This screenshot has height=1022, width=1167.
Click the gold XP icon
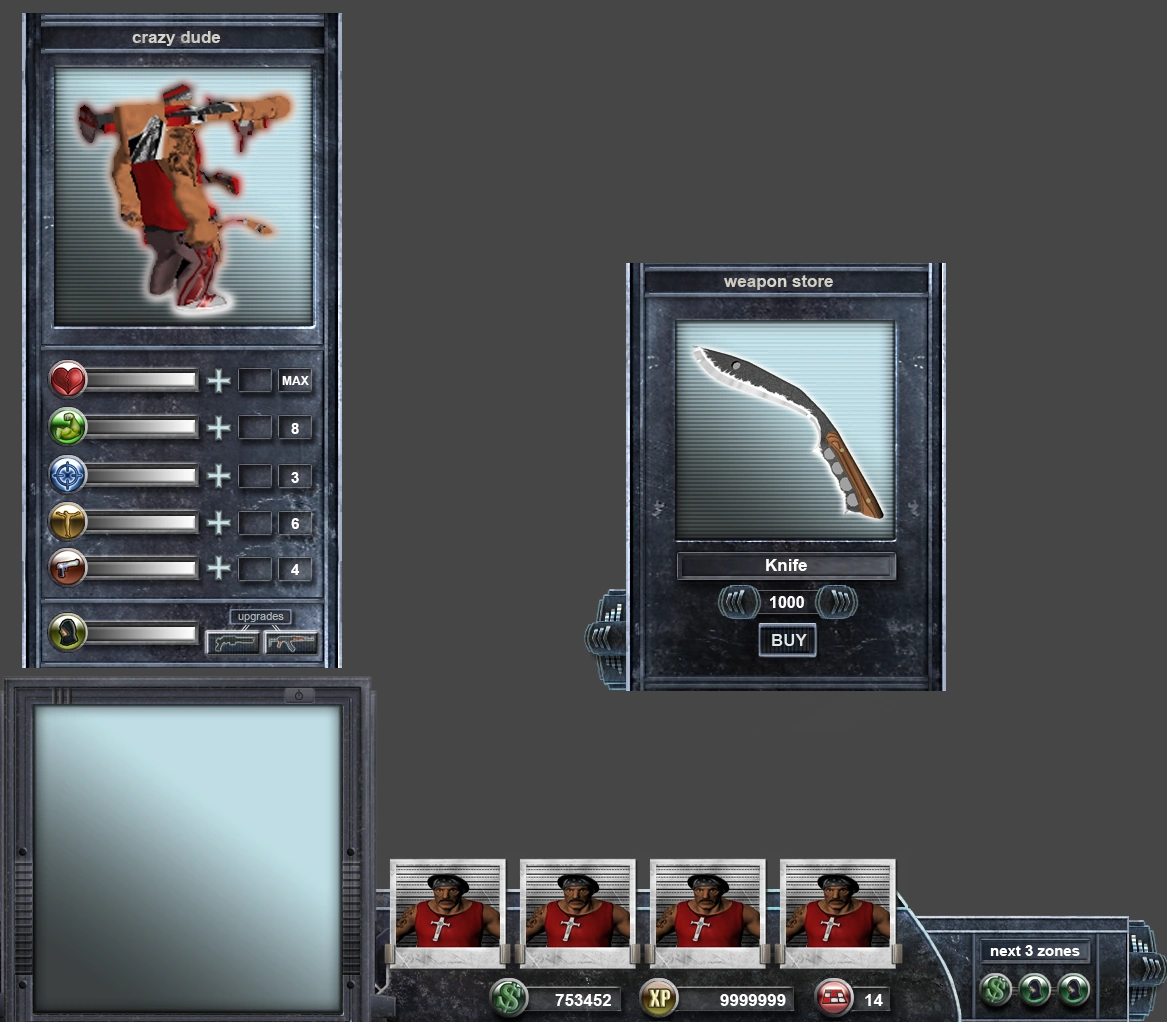[x=659, y=998]
